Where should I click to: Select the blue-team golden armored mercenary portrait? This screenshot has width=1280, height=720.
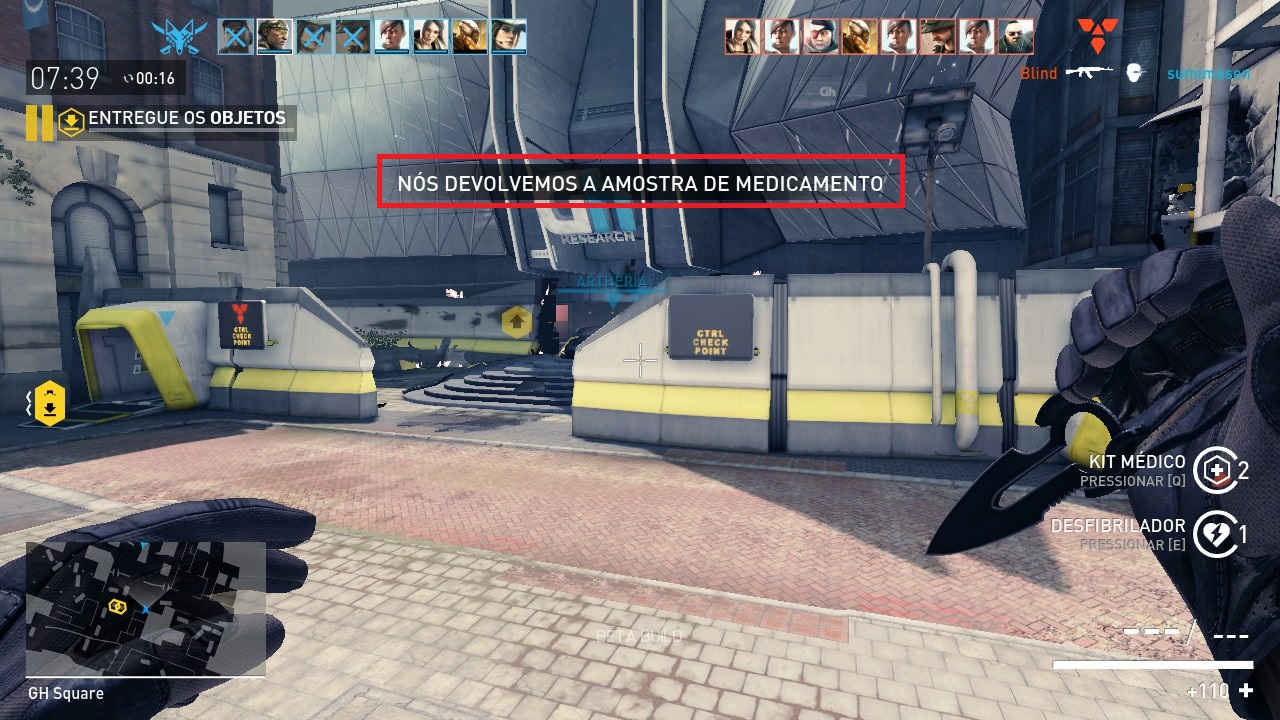(x=469, y=38)
